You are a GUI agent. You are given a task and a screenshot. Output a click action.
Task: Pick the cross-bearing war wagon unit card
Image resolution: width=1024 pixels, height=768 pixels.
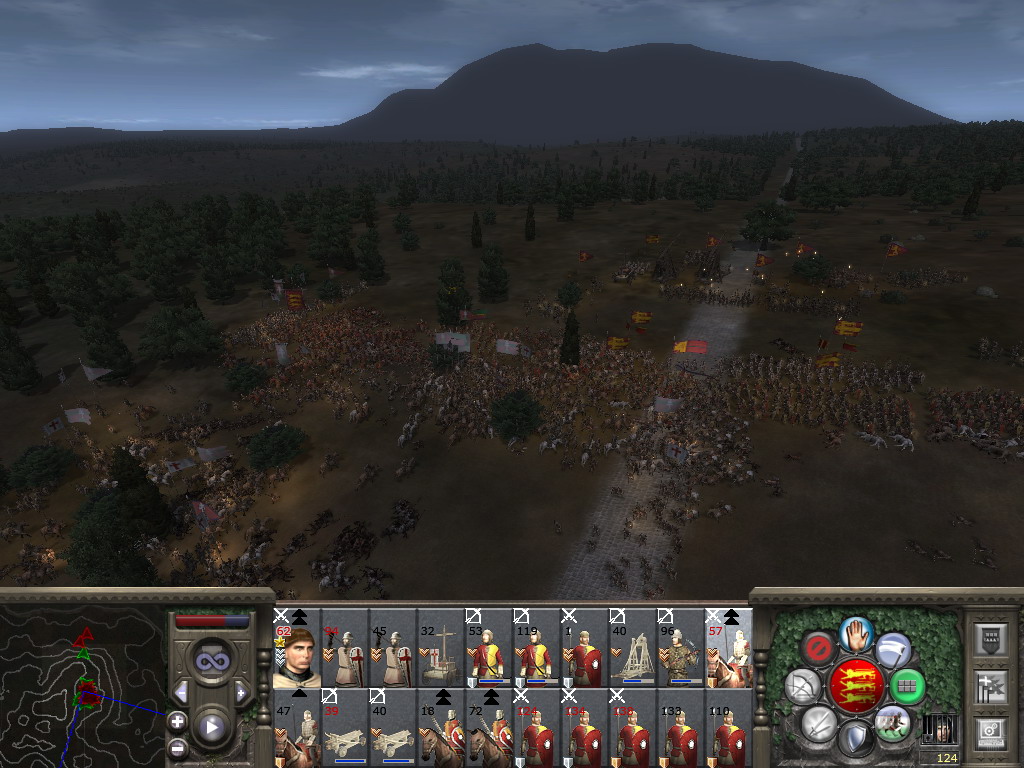[441, 650]
